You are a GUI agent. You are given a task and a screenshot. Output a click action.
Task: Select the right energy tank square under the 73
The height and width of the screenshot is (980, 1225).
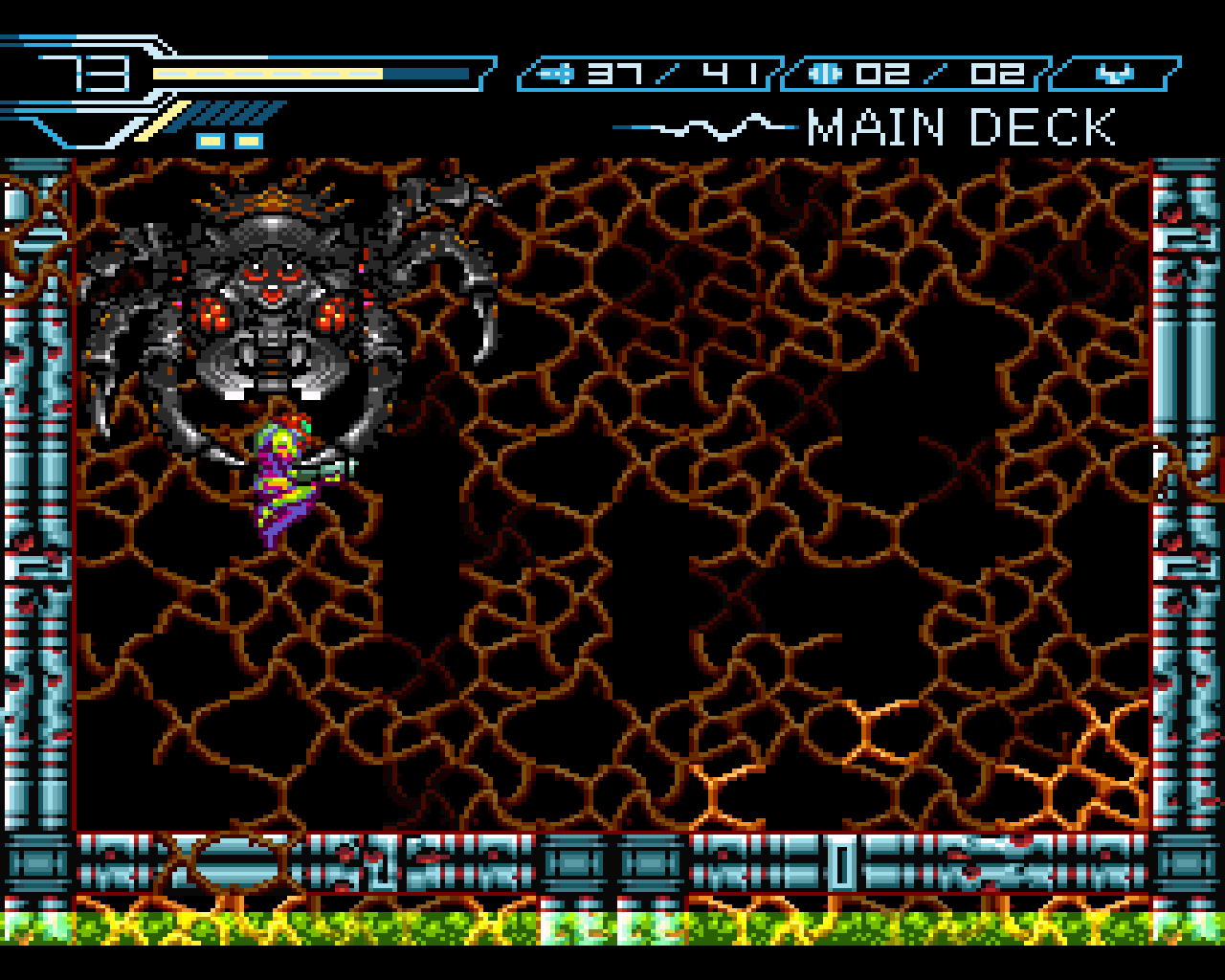pyautogui.click(x=247, y=140)
